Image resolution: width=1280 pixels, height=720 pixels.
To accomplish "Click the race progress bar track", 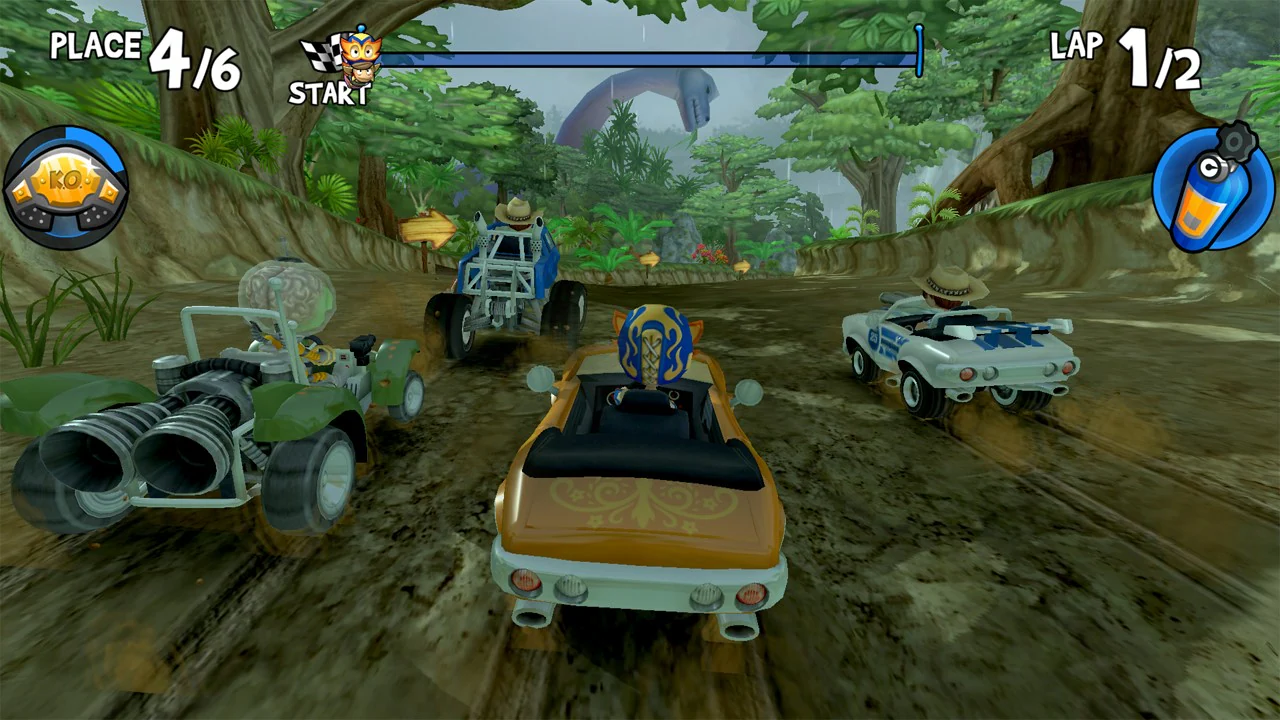I will pos(650,58).
